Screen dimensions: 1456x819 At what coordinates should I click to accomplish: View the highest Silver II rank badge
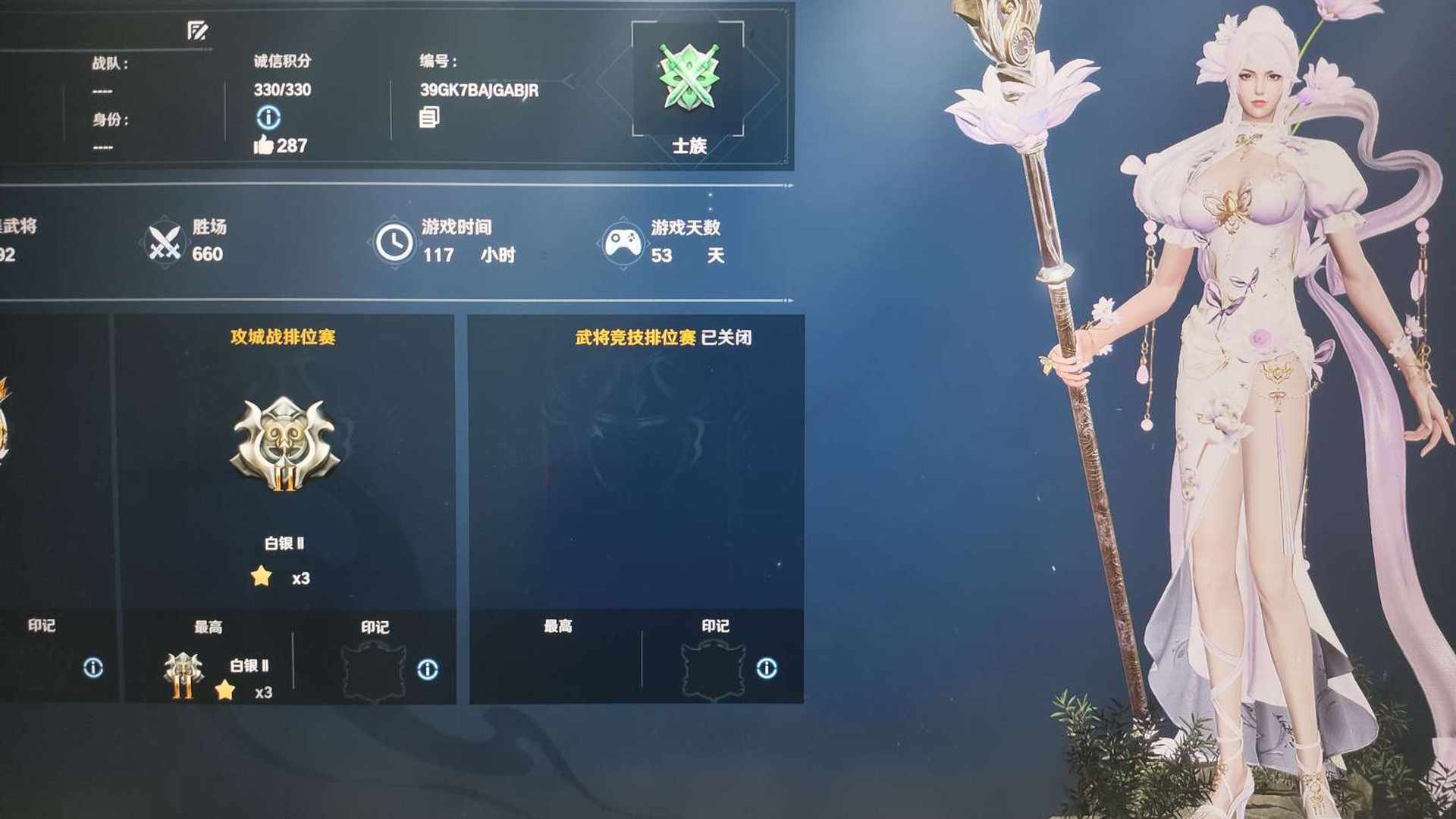(184, 674)
